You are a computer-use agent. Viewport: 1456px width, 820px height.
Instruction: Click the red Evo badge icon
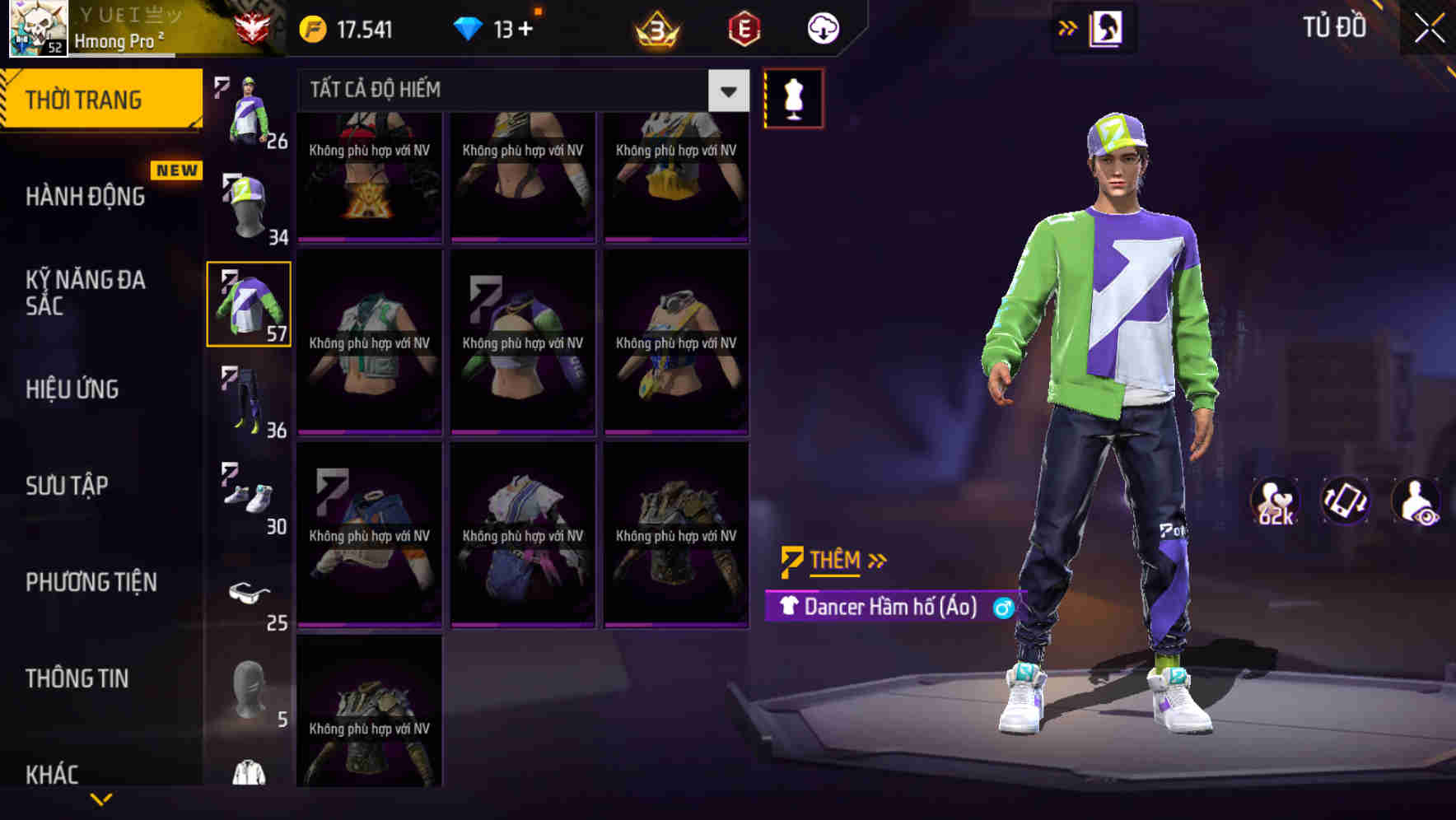pyautogui.click(x=740, y=27)
